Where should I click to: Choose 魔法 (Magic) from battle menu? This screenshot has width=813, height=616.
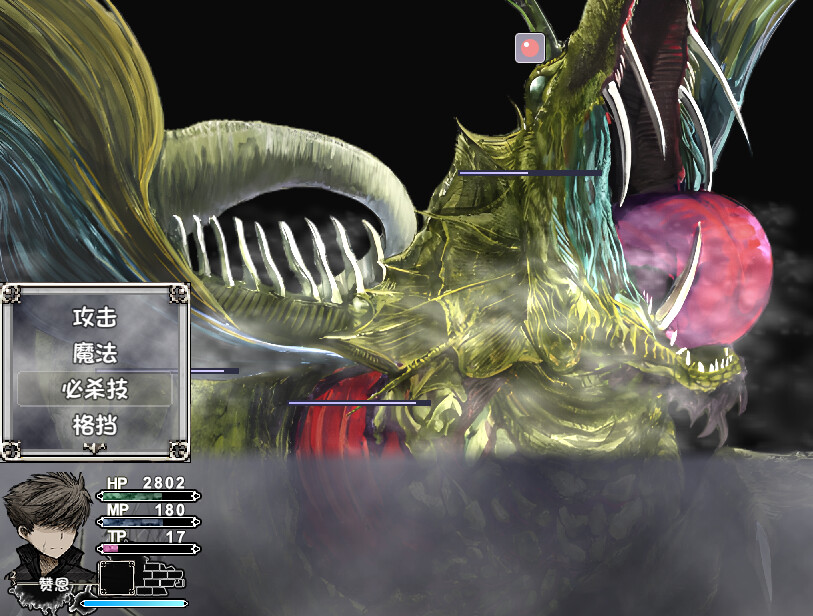(x=95, y=353)
